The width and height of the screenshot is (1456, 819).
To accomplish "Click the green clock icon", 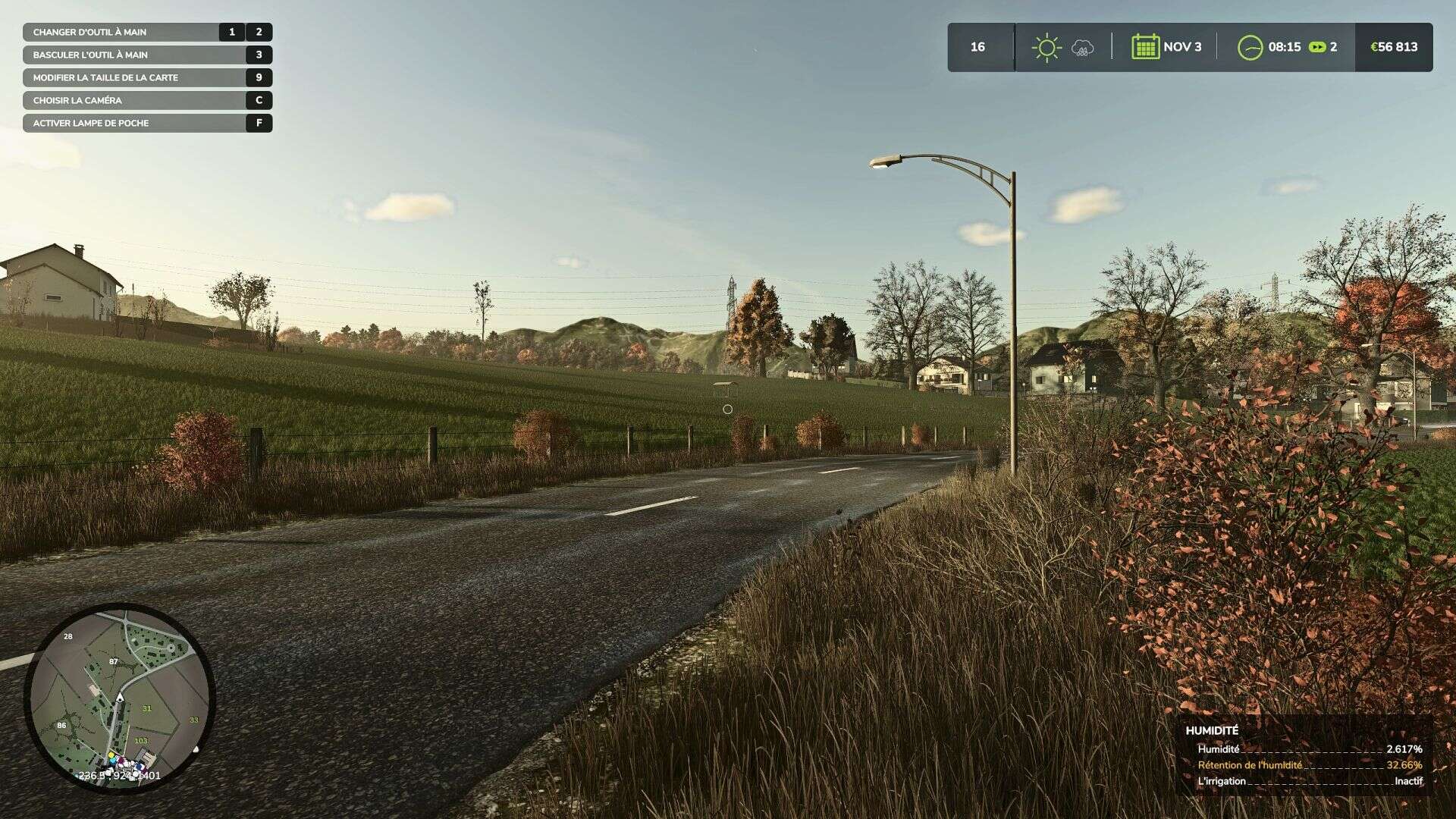I will 1250,47.
